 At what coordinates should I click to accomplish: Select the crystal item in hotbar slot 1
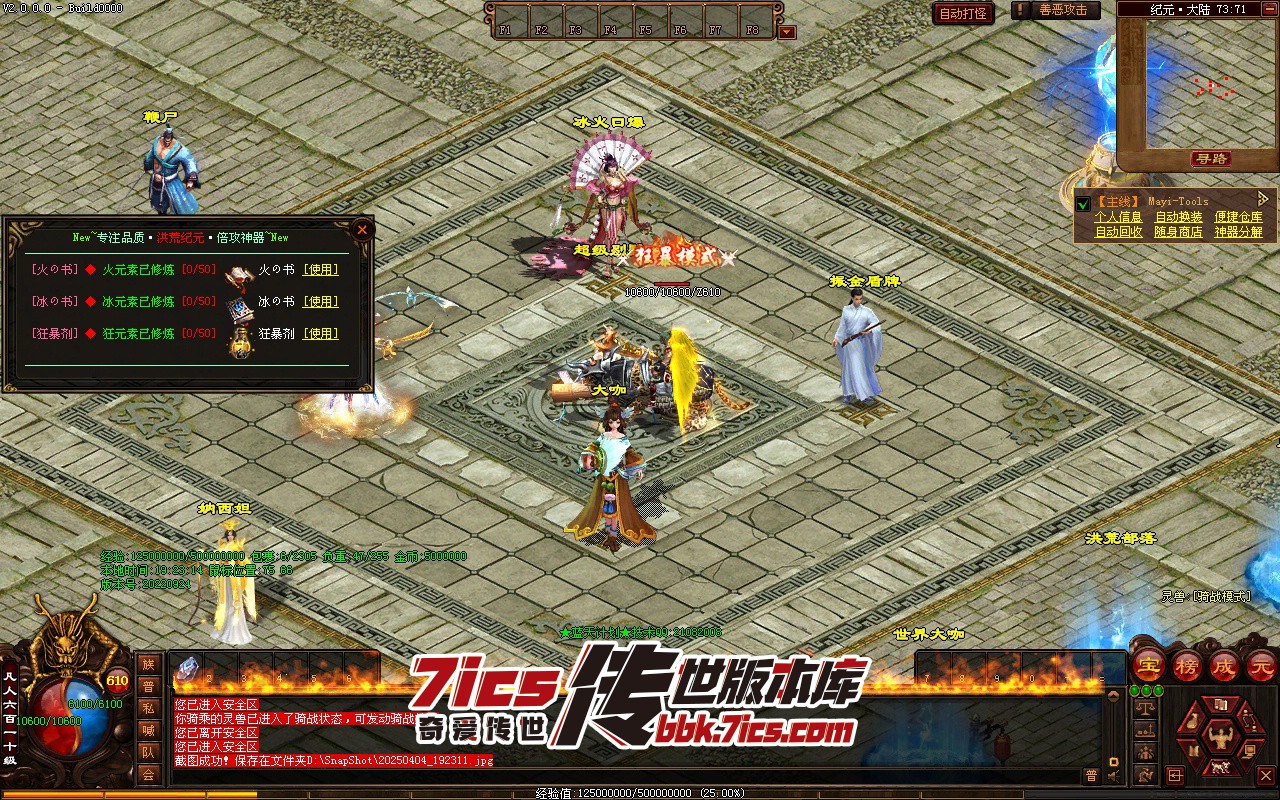189,668
